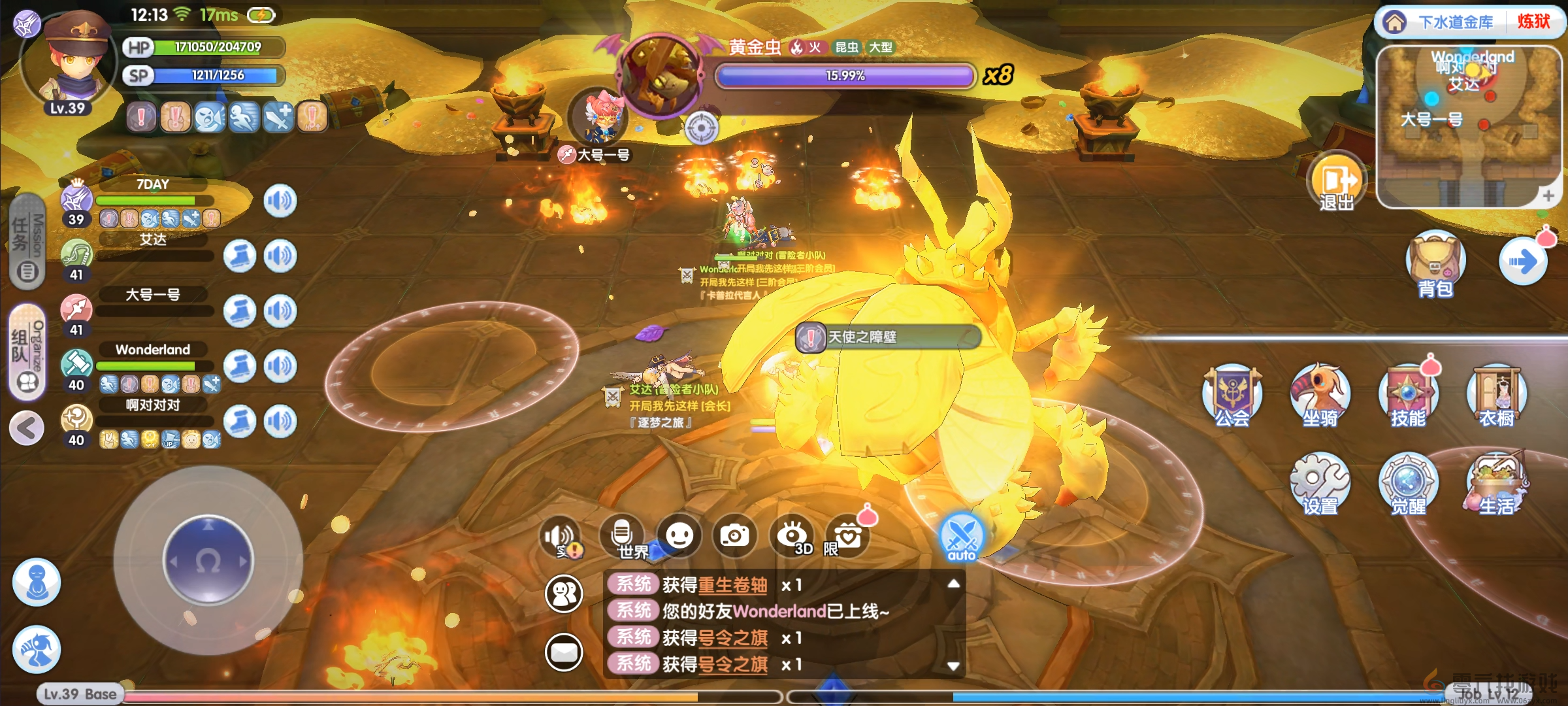Image resolution: width=1568 pixels, height=706 pixels.
Task: Select the 世界 world voice channel
Action: [x=623, y=536]
